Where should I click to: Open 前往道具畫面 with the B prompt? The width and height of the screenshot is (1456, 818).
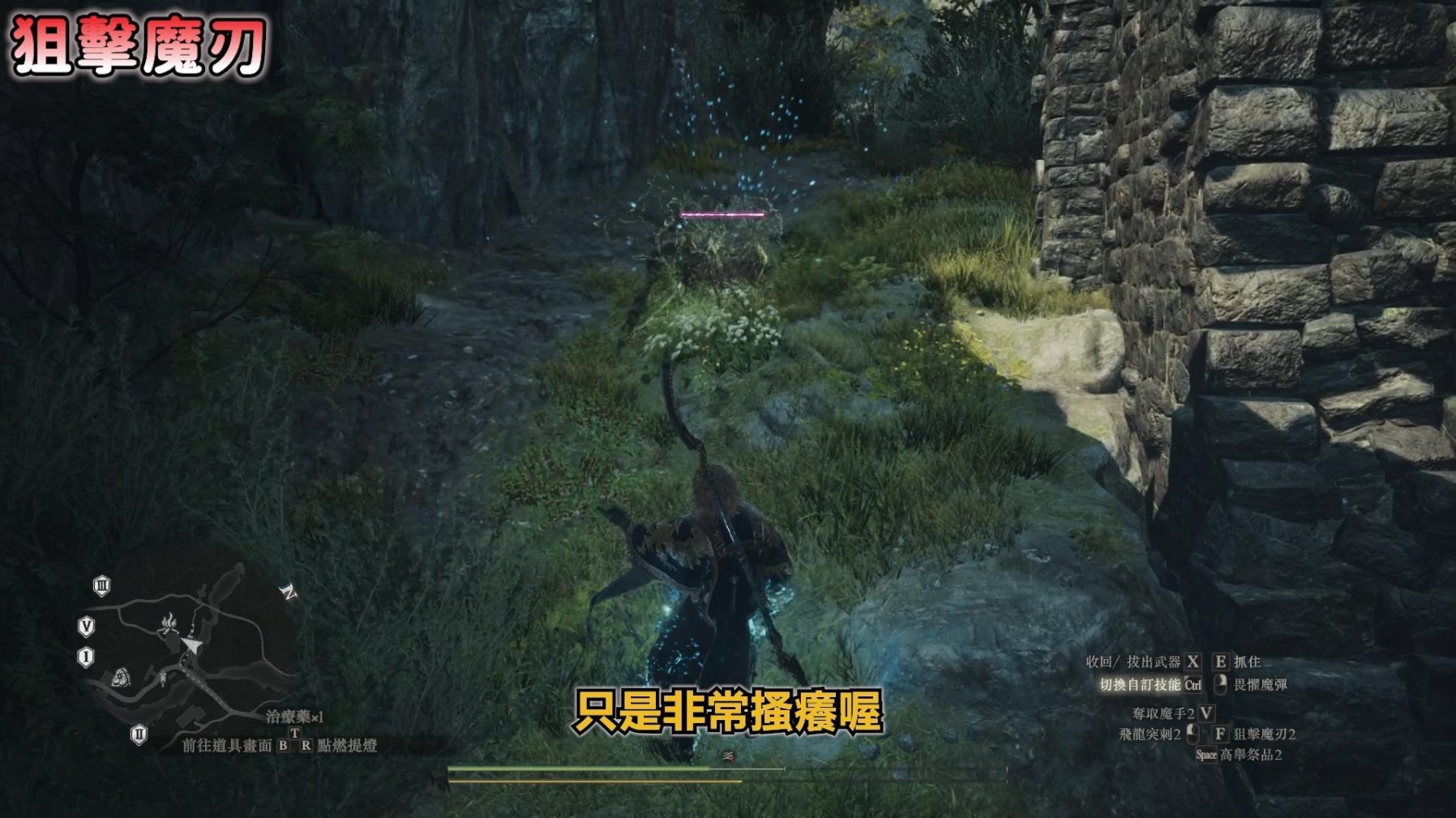click(x=282, y=747)
